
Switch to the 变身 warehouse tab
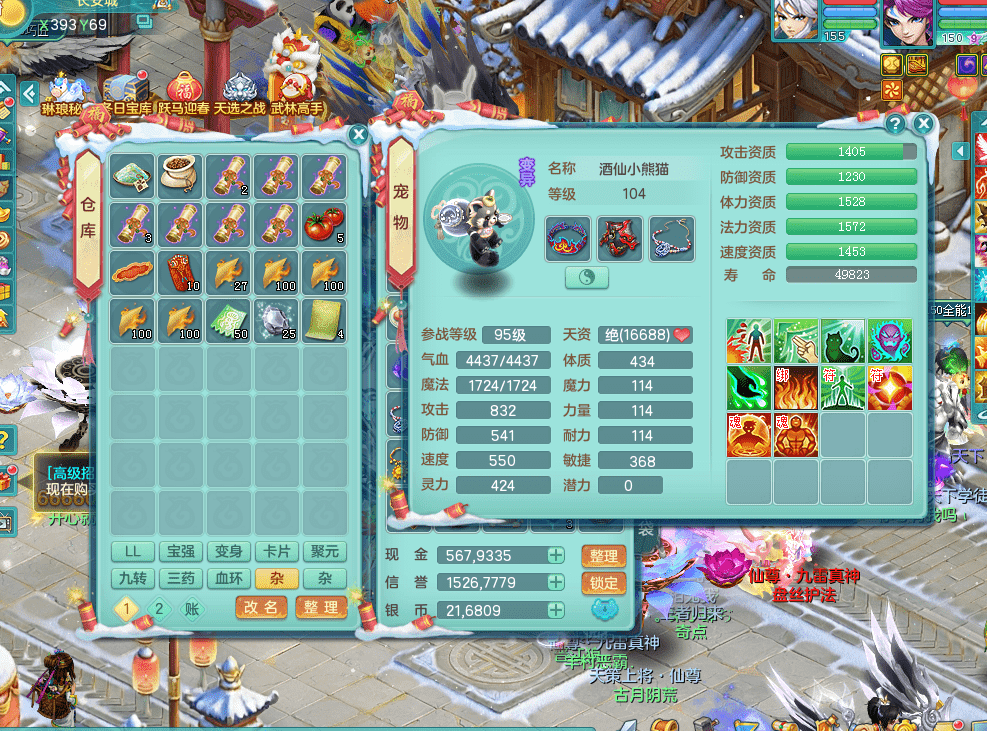(228, 551)
